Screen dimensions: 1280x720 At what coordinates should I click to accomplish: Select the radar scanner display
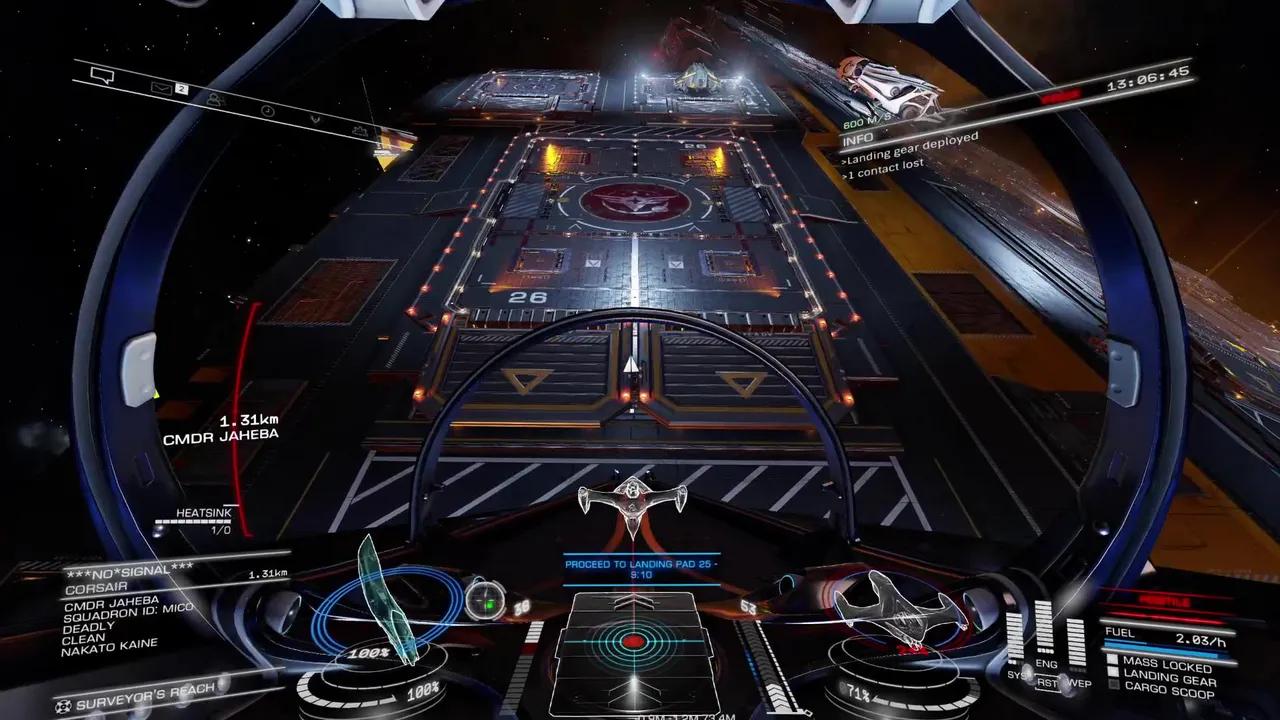(x=632, y=641)
